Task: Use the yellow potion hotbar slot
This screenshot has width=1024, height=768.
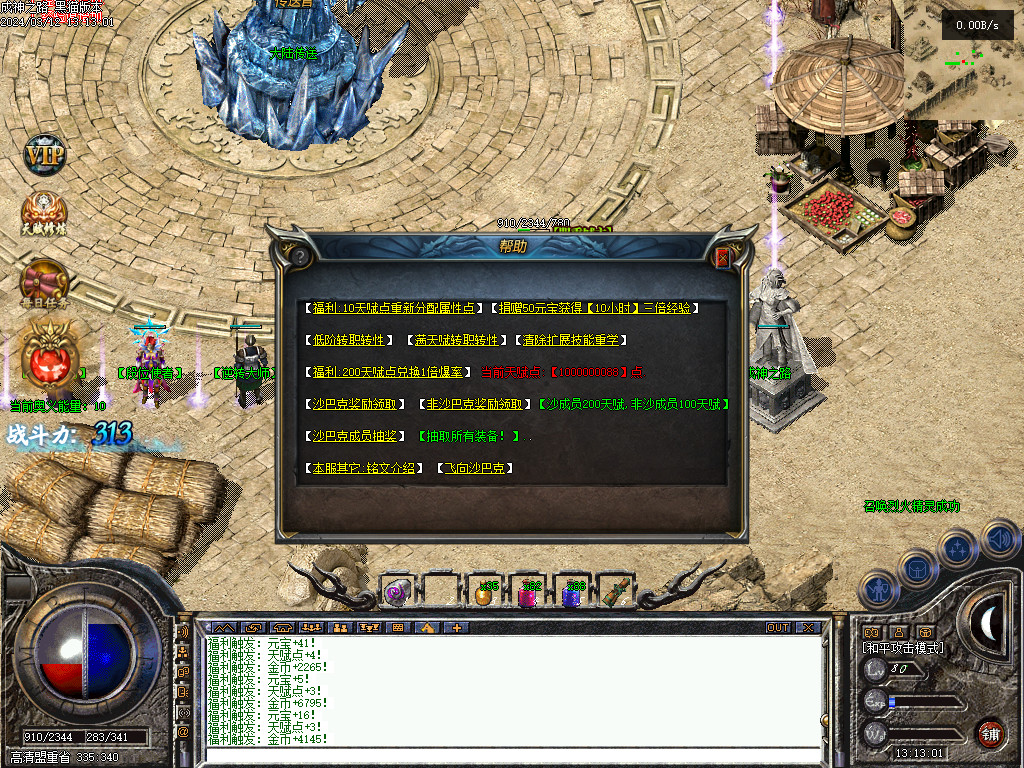Action: [485, 594]
